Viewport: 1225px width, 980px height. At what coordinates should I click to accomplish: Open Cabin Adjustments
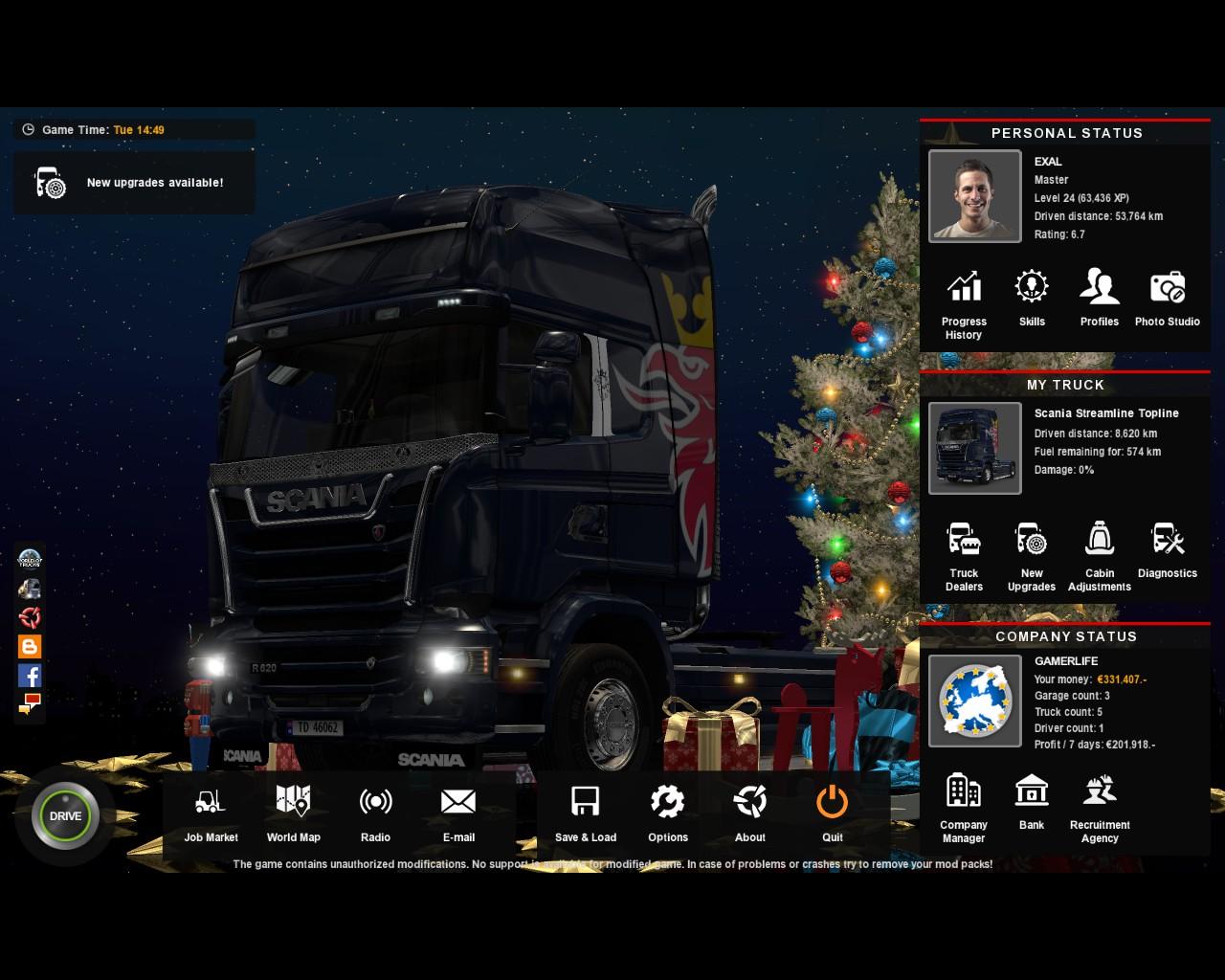pos(1100,555)
